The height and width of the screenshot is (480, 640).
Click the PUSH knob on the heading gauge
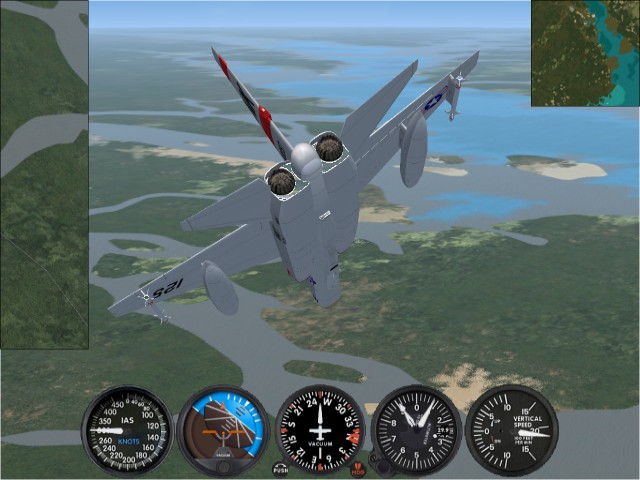coord(281,468)
